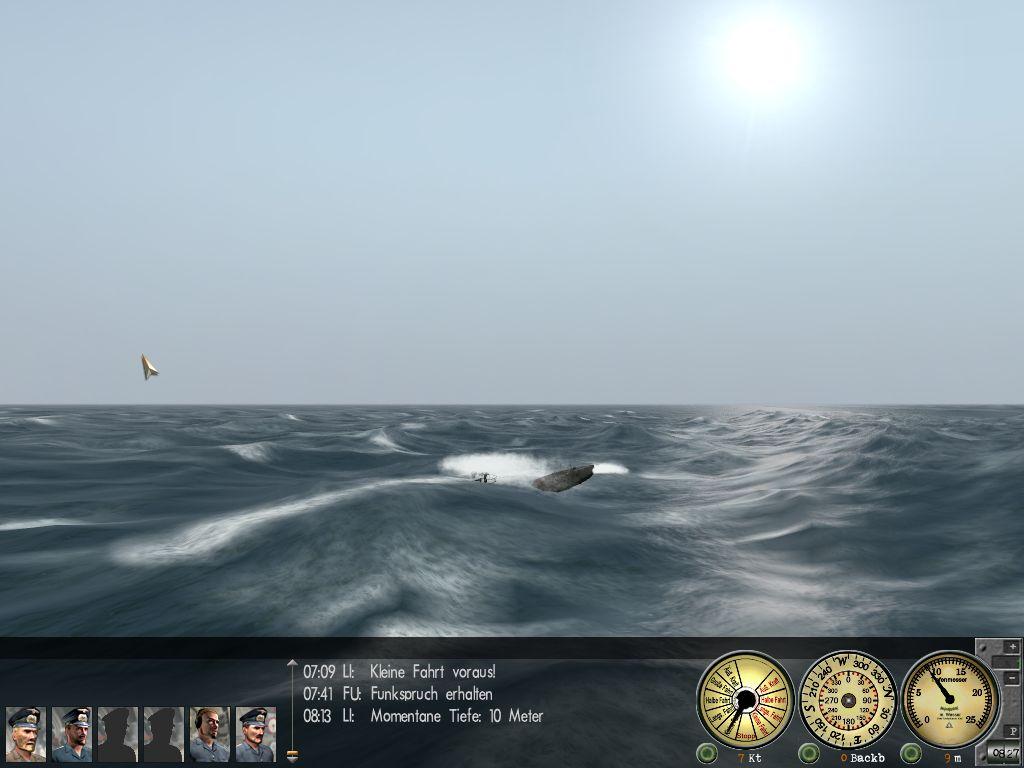Screen dimensions: 1024x768
Task: Click the 08:27 clock display
Action: click(x=1005, y=754)
